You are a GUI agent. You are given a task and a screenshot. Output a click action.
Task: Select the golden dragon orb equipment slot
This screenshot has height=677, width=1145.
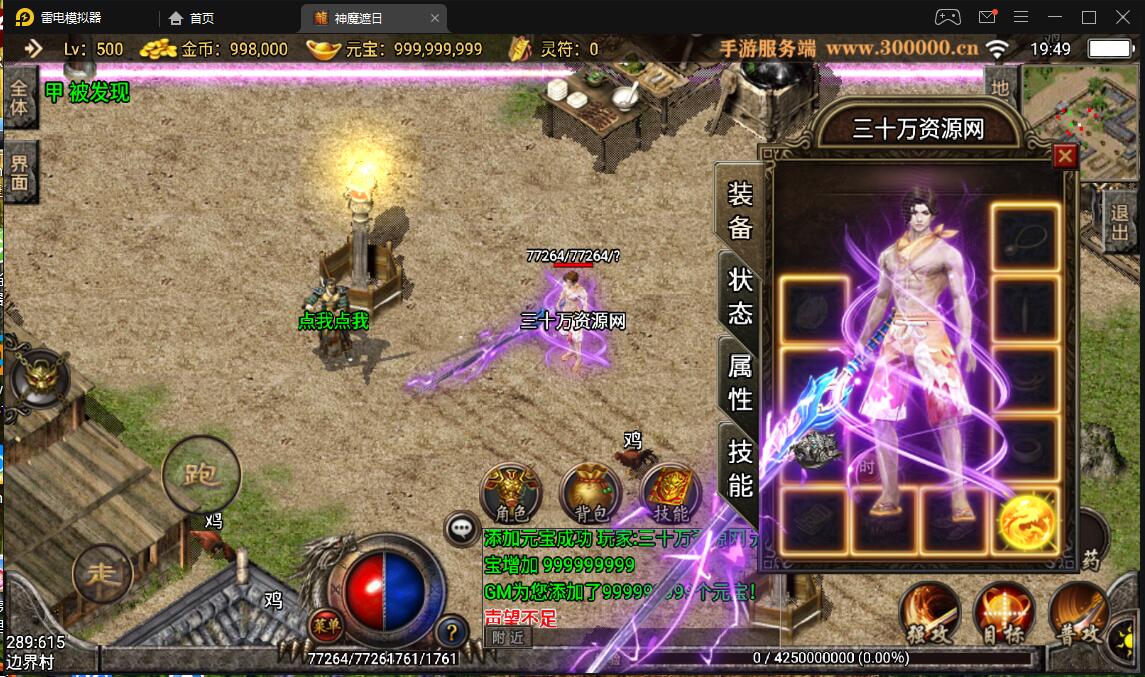pos(1026,520)
